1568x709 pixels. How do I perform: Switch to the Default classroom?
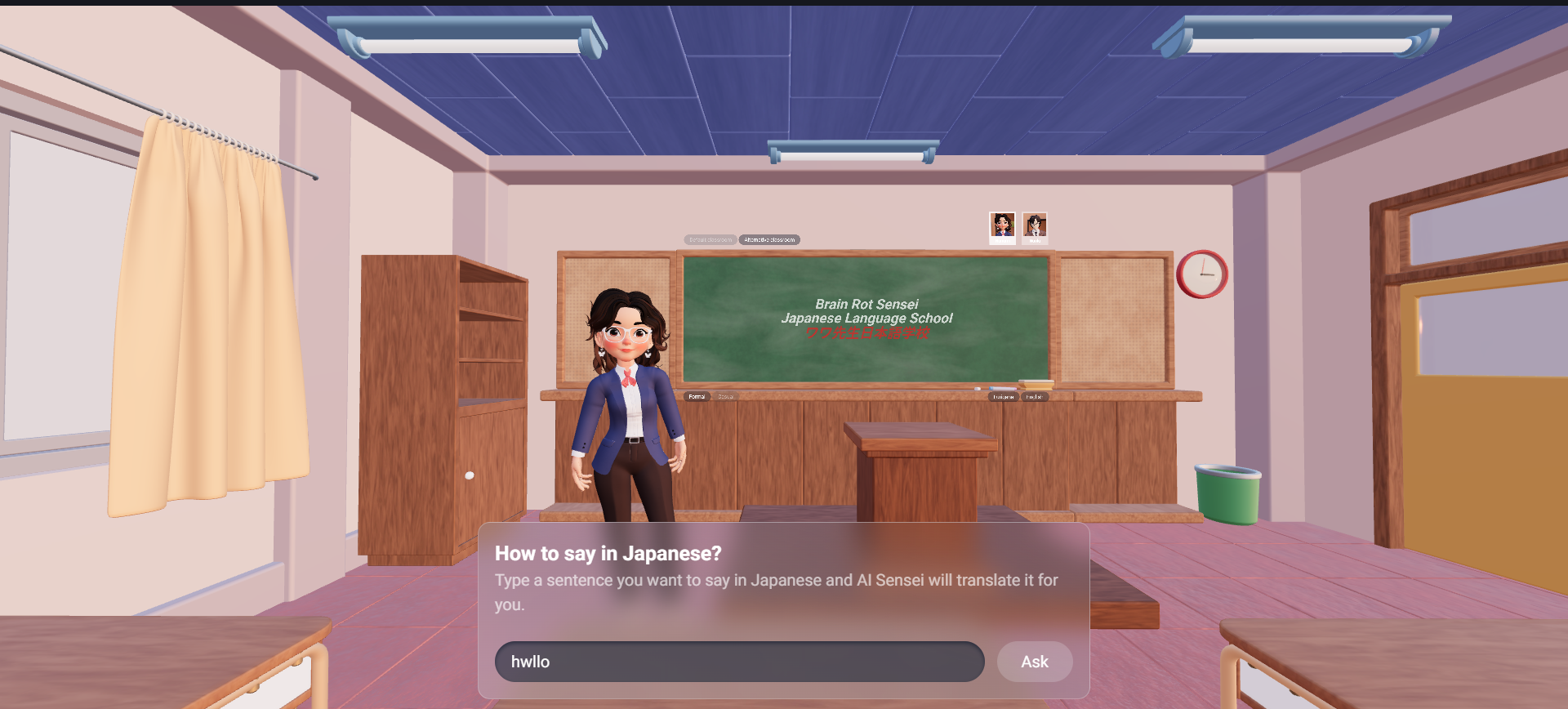coord(710,240)
